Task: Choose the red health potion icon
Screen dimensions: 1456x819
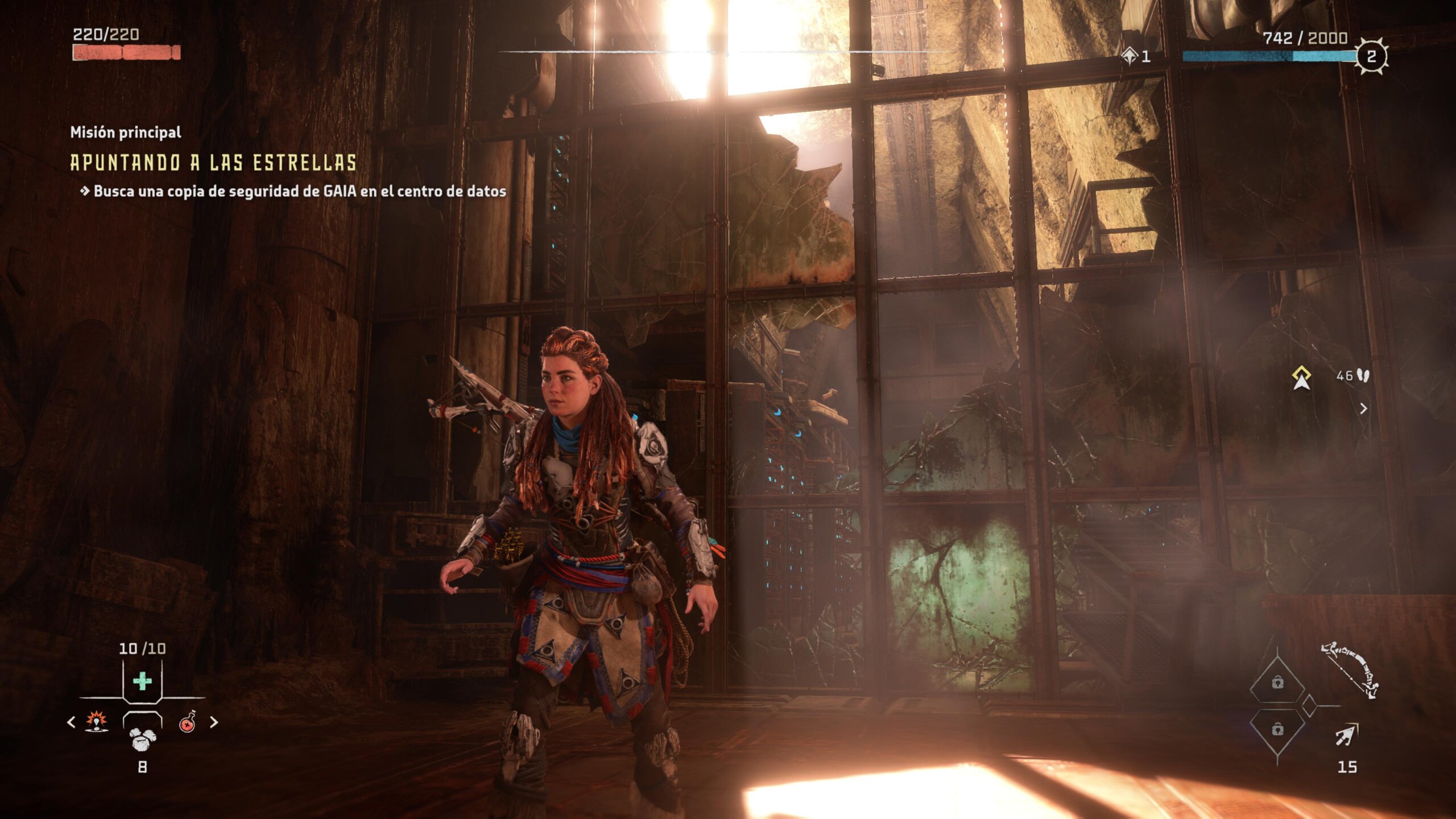Action: click(x=188, y=722)
